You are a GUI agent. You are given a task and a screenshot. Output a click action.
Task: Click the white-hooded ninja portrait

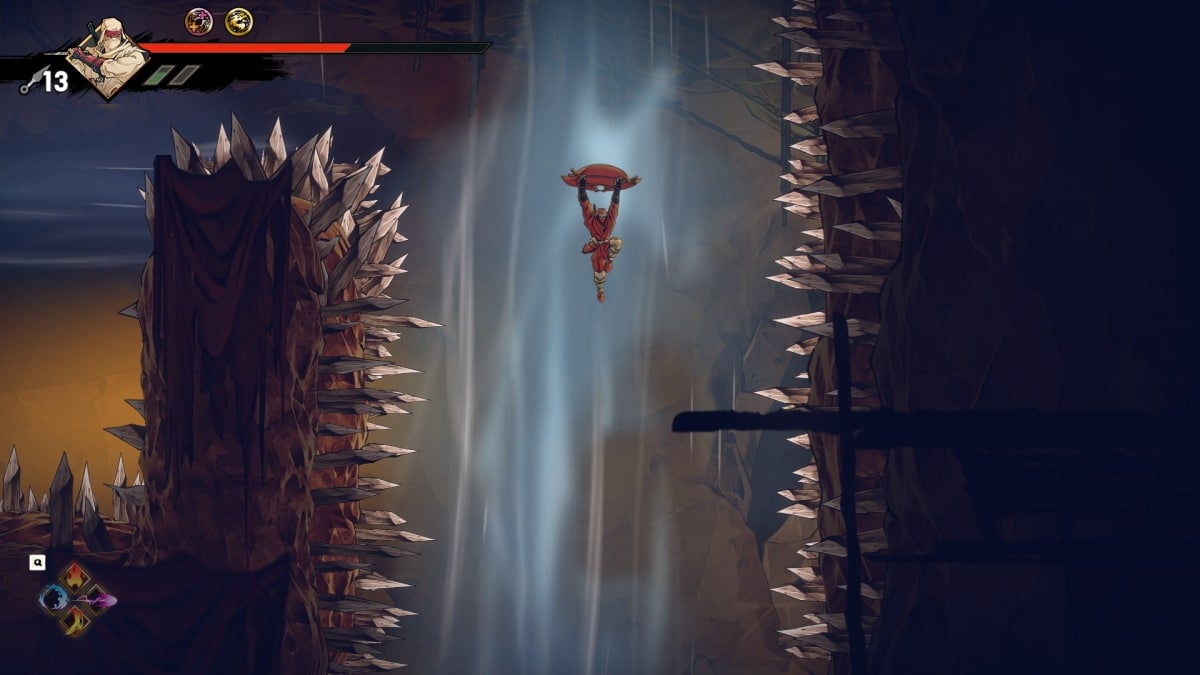pyautogui.click(x=106, y=58)
